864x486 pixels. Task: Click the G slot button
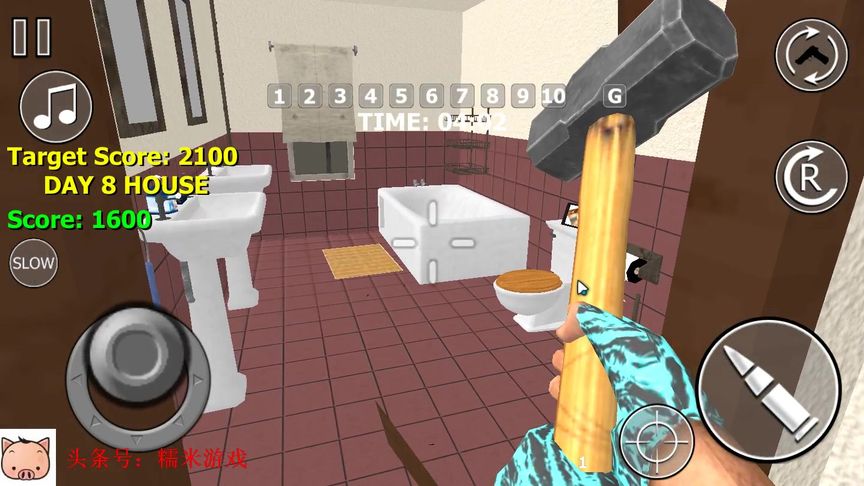click(615, 96)
